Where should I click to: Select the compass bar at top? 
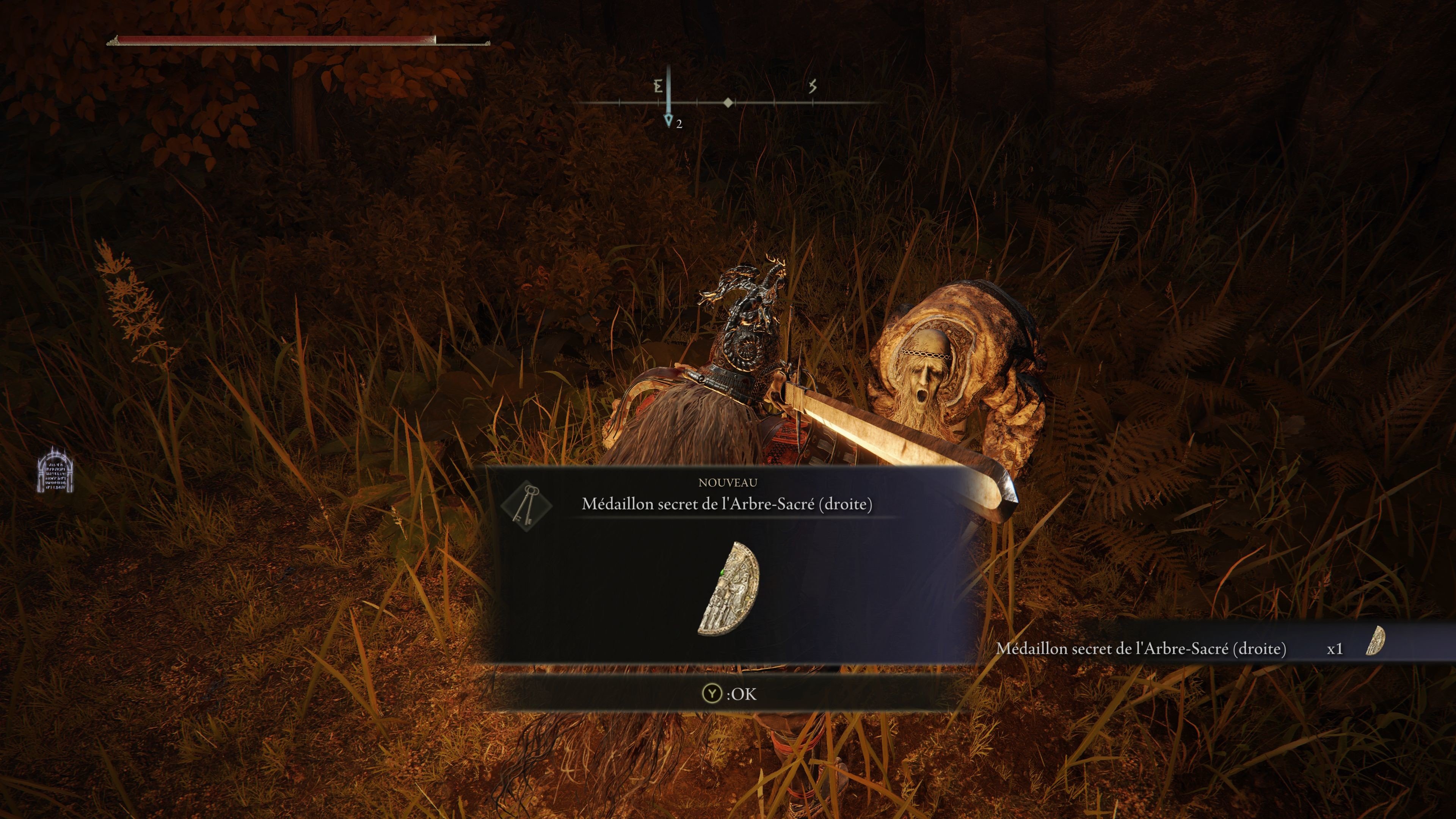click(x=728, y=103)
